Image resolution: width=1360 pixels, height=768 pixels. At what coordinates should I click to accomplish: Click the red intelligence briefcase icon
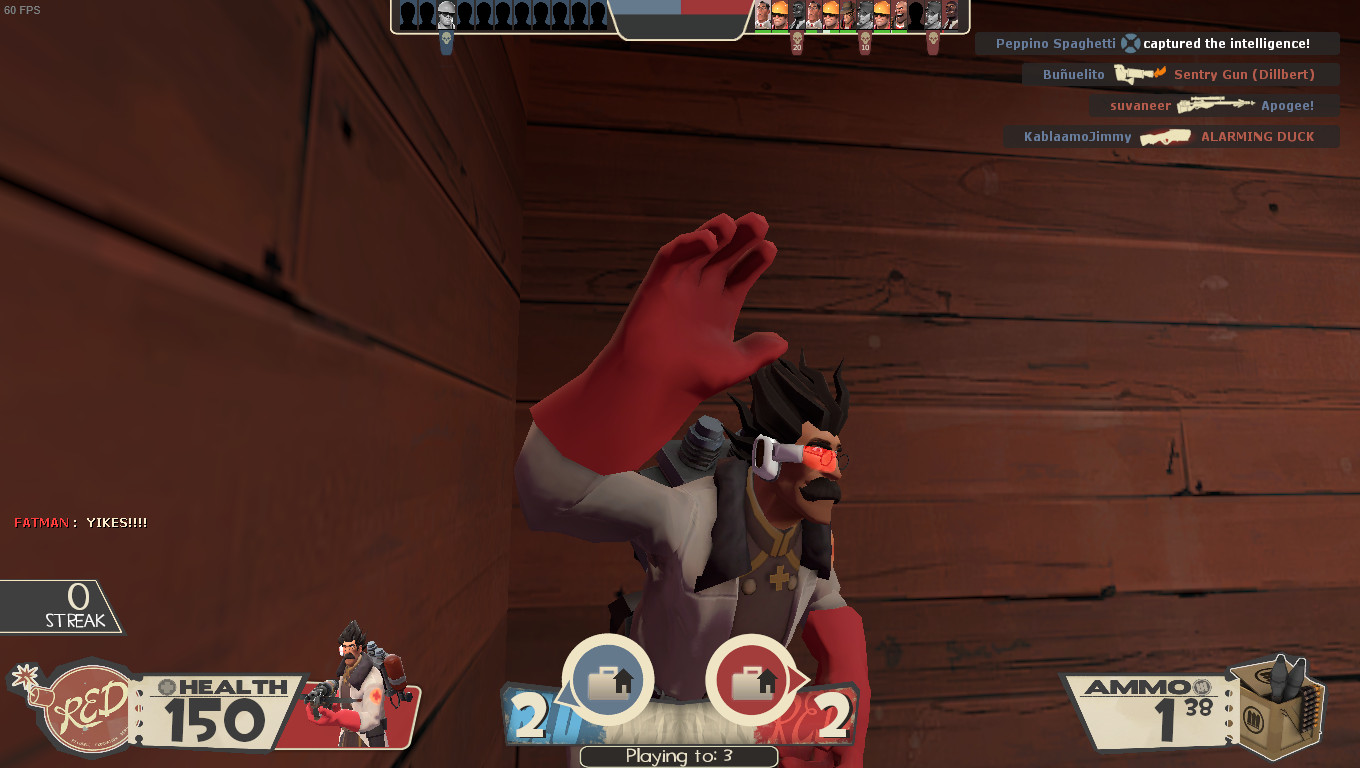(756, 680)
